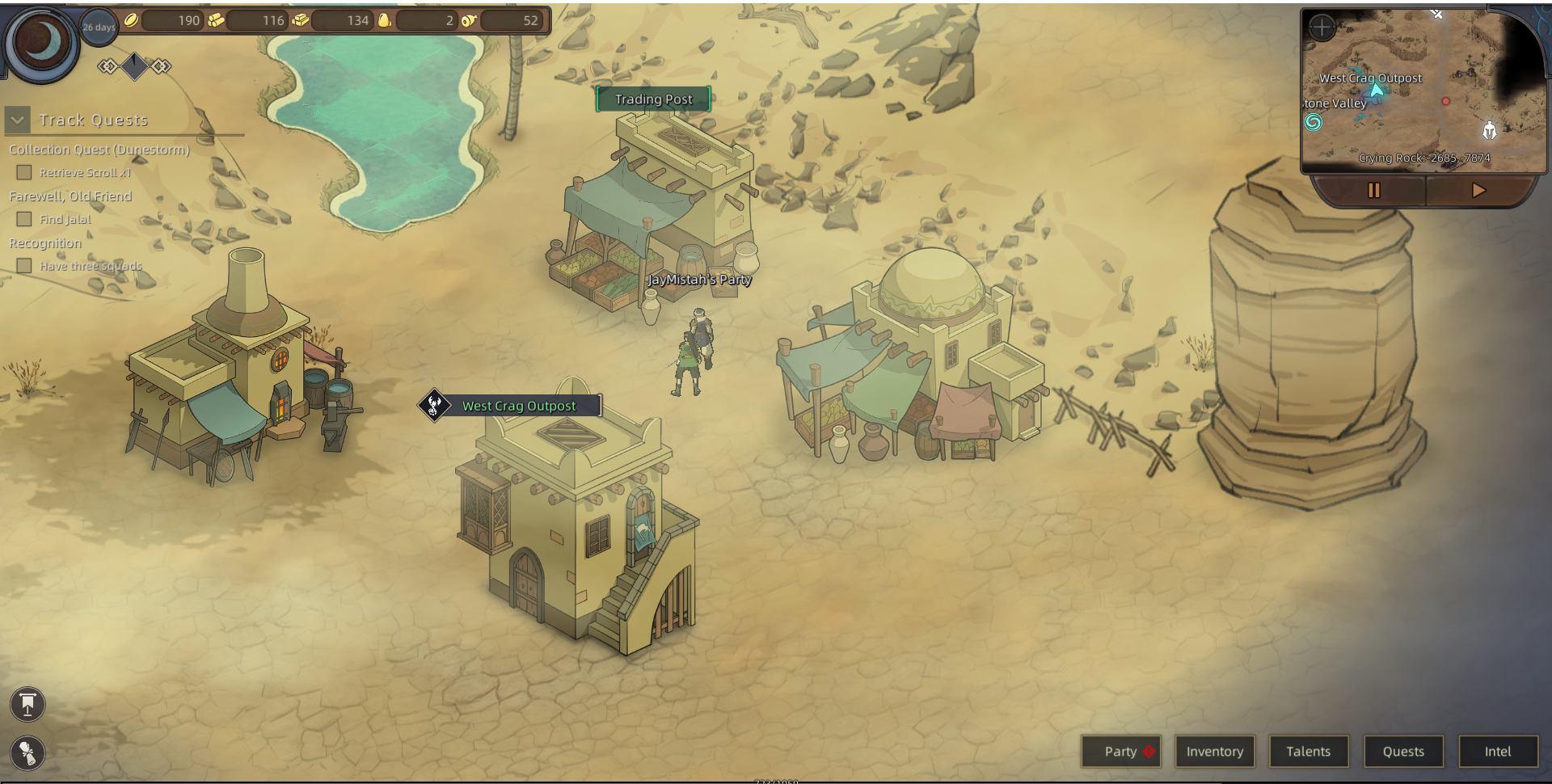Viewport: 1552px width, 784px height.
Task: Click the crescent moon time dial
Action: pyautogui.click(x=42, y=42)
